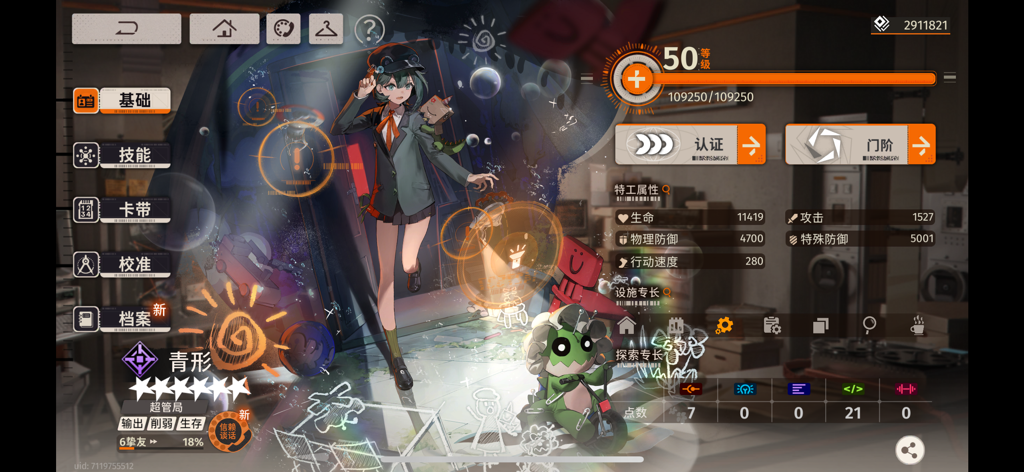Viewport: 1024px width, 472px height.
Task: Open the 认证 upgrade button
Action: (690, 145)
